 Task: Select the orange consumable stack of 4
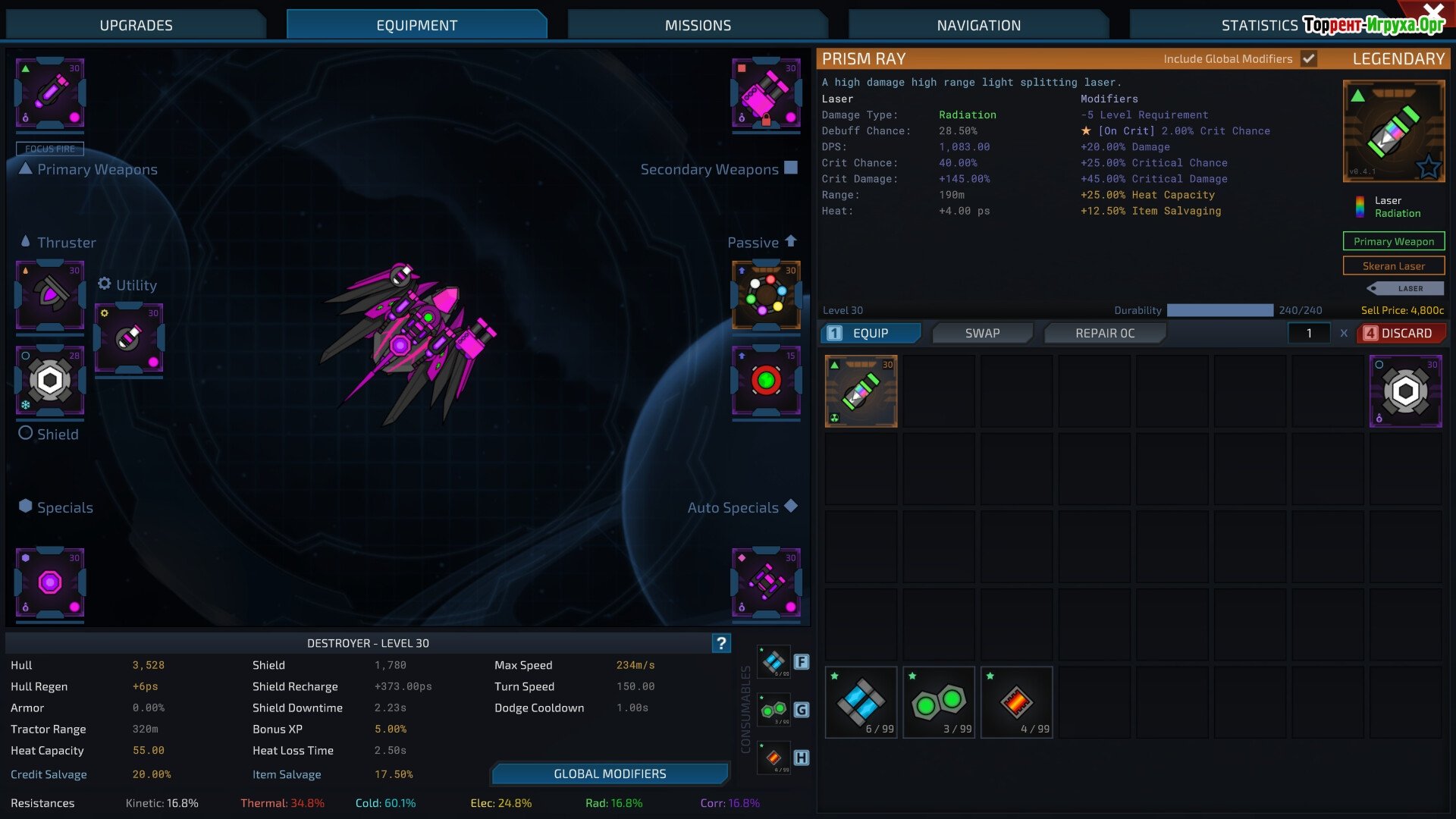click(x=1016, y=702)
